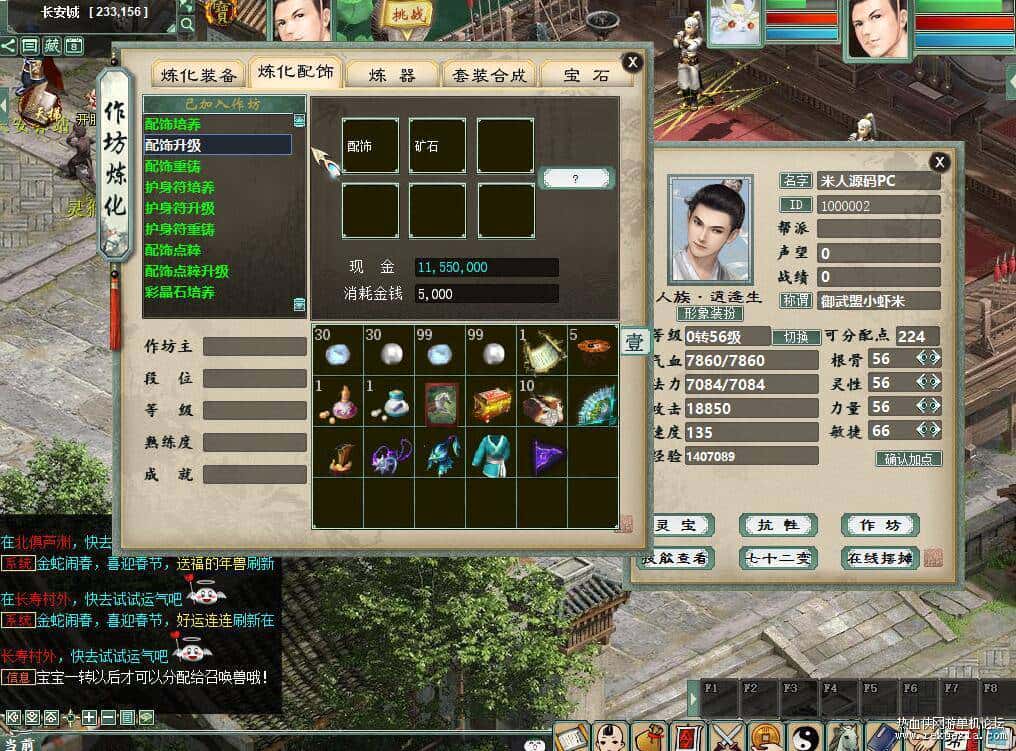Select the teal robe in inventory
Image resolution: width=1016 pixels, height=751 pixels.
point(491,452)
